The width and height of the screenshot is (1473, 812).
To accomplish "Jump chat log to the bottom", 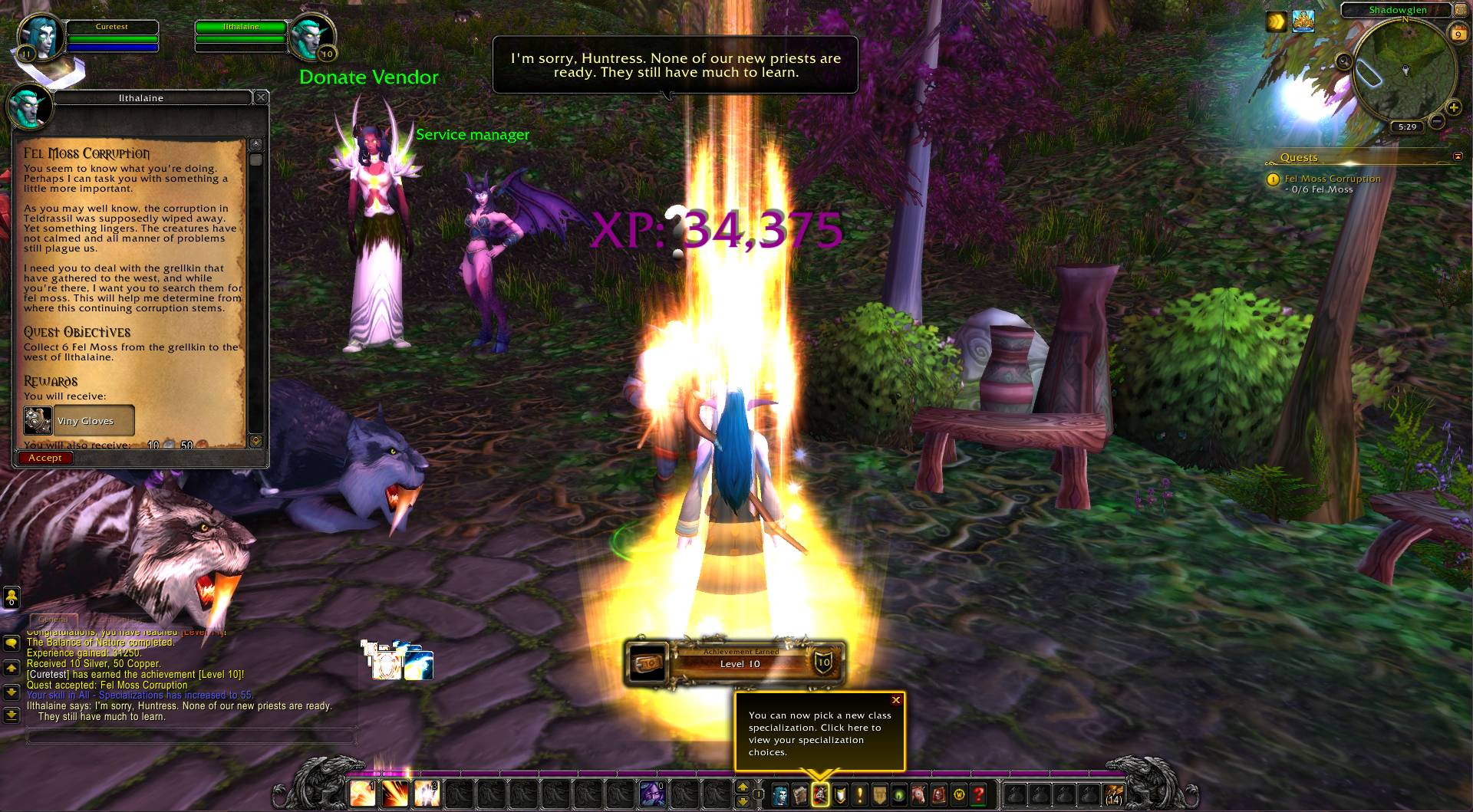I will (12, 715).
